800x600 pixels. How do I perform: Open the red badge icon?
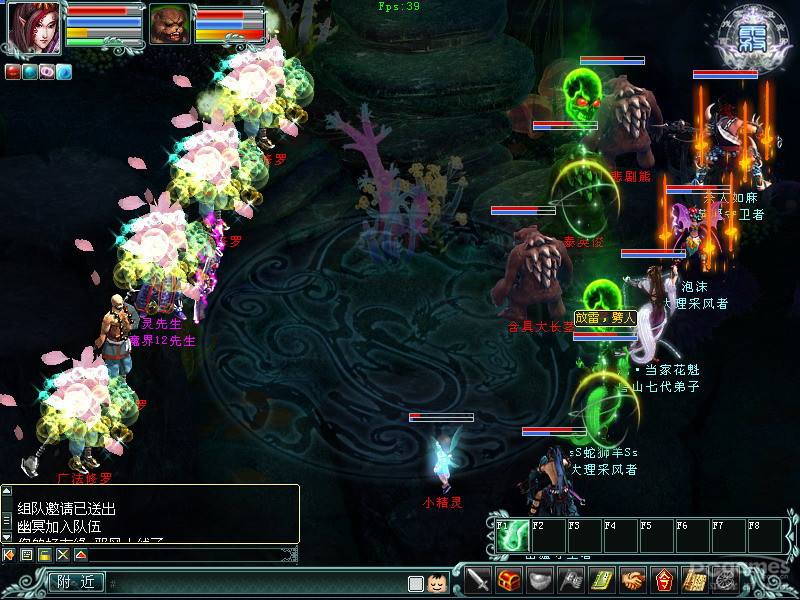coord(663,580)
